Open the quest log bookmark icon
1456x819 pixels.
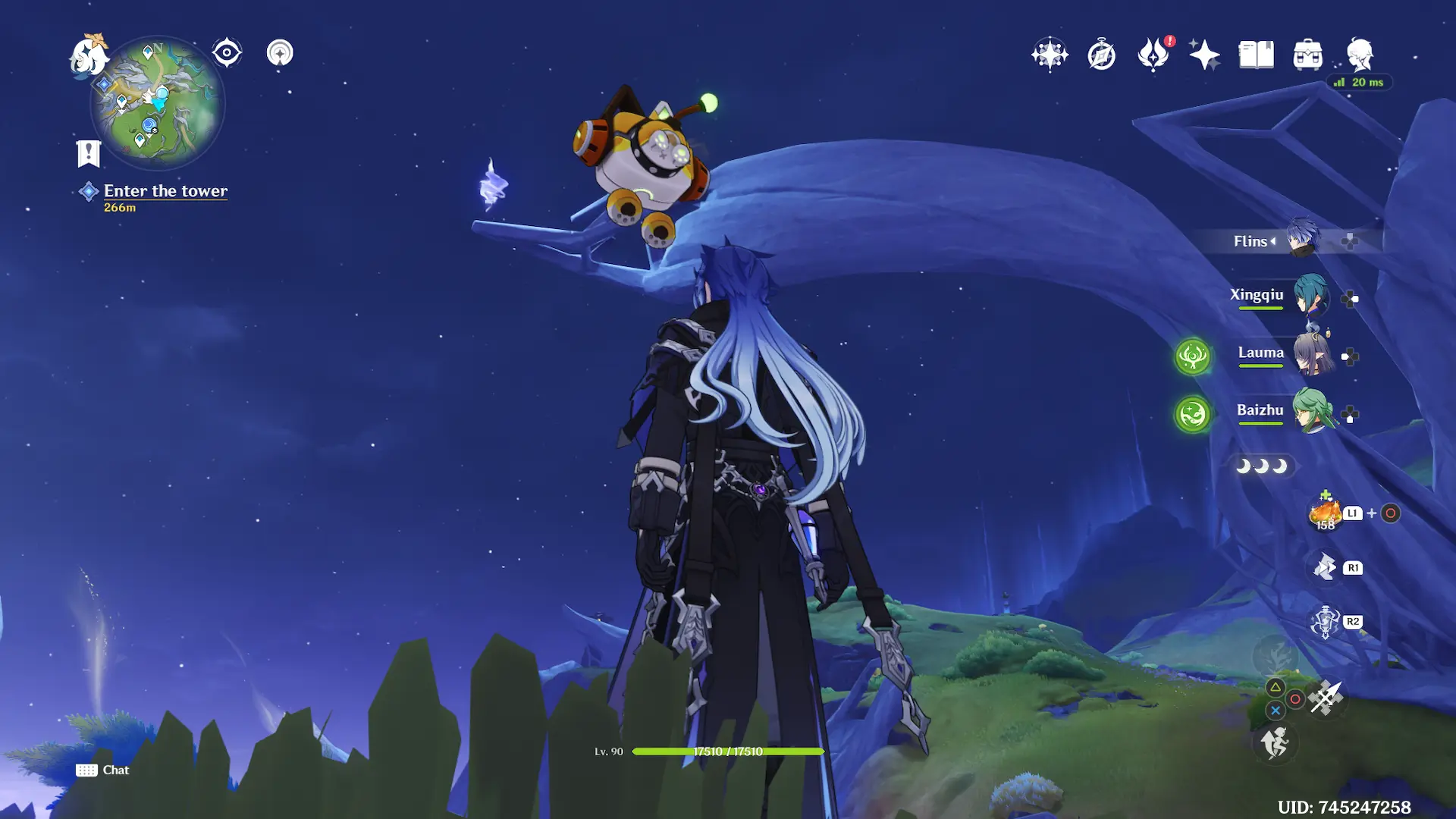89,153
